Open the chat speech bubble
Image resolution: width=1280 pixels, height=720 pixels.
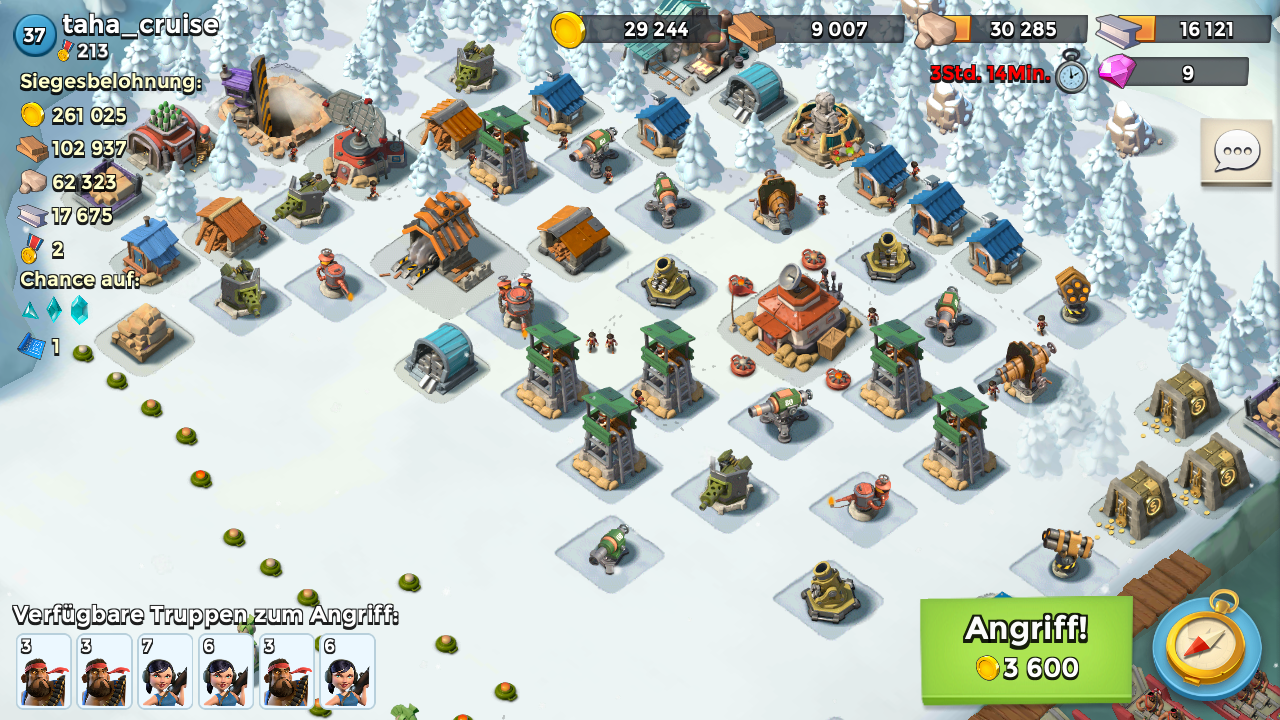(1235, 152)
